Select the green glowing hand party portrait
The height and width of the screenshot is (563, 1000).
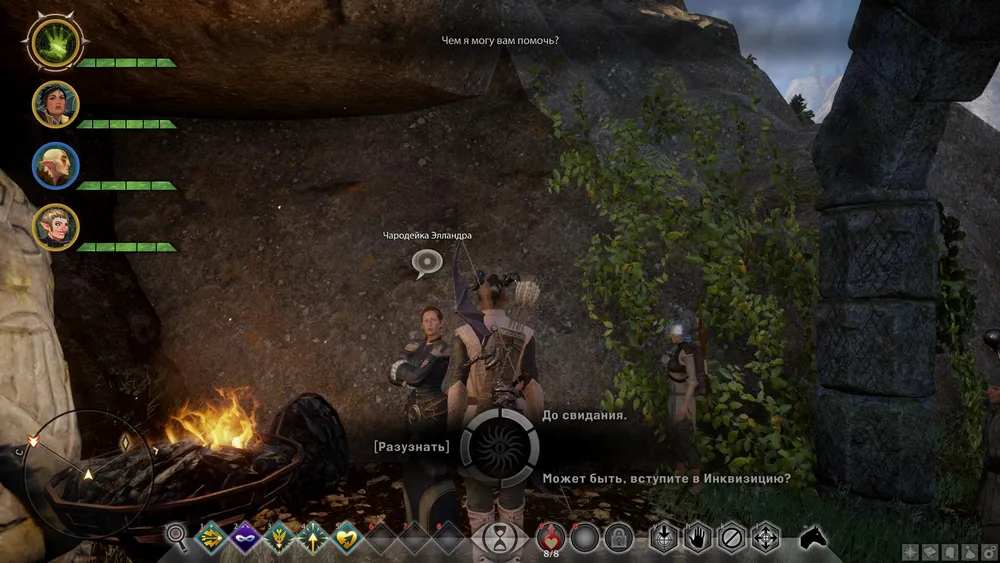click(x=55, y=44)
